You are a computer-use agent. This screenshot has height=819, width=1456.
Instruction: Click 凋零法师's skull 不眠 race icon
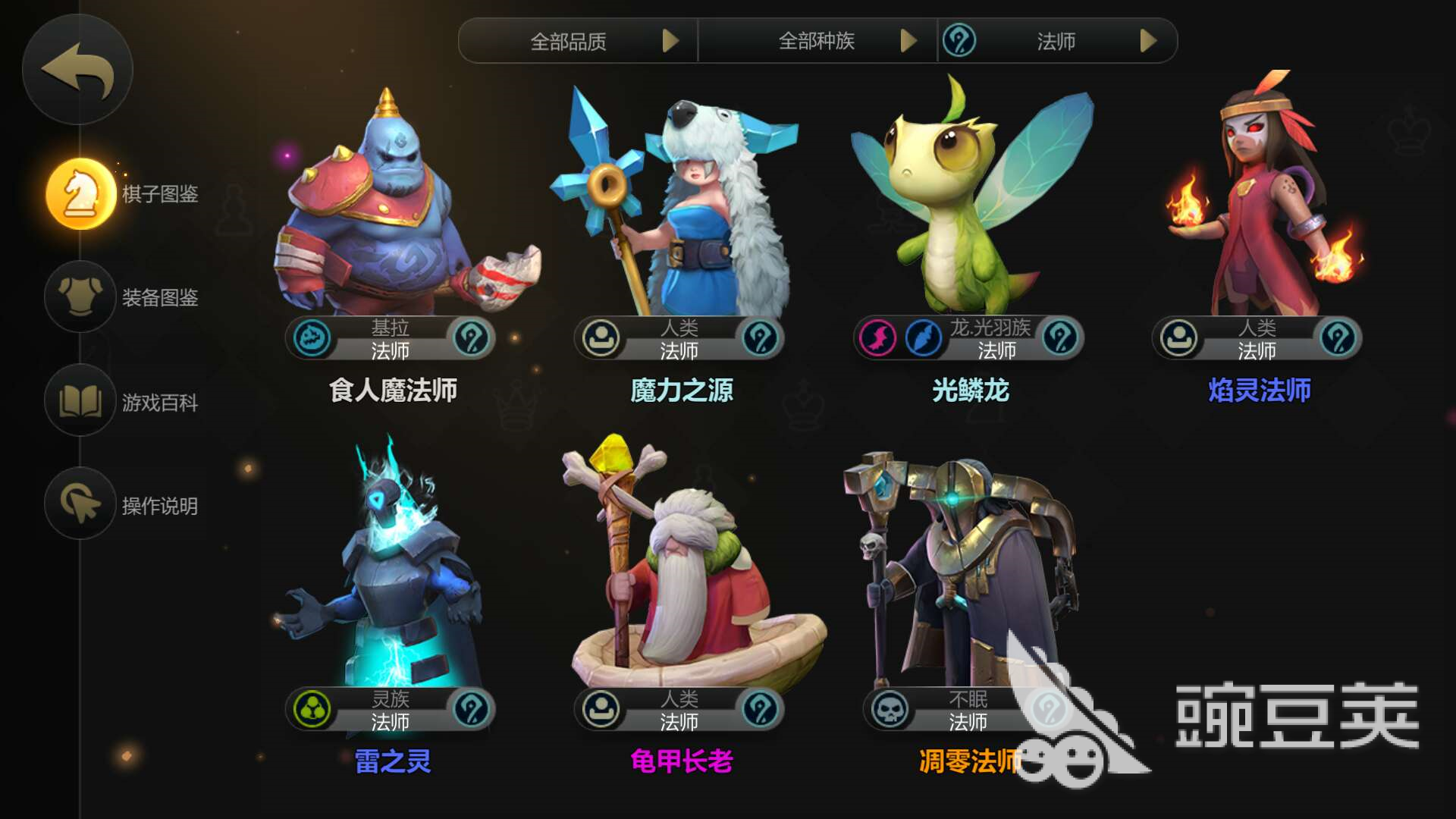click(890, 710)
